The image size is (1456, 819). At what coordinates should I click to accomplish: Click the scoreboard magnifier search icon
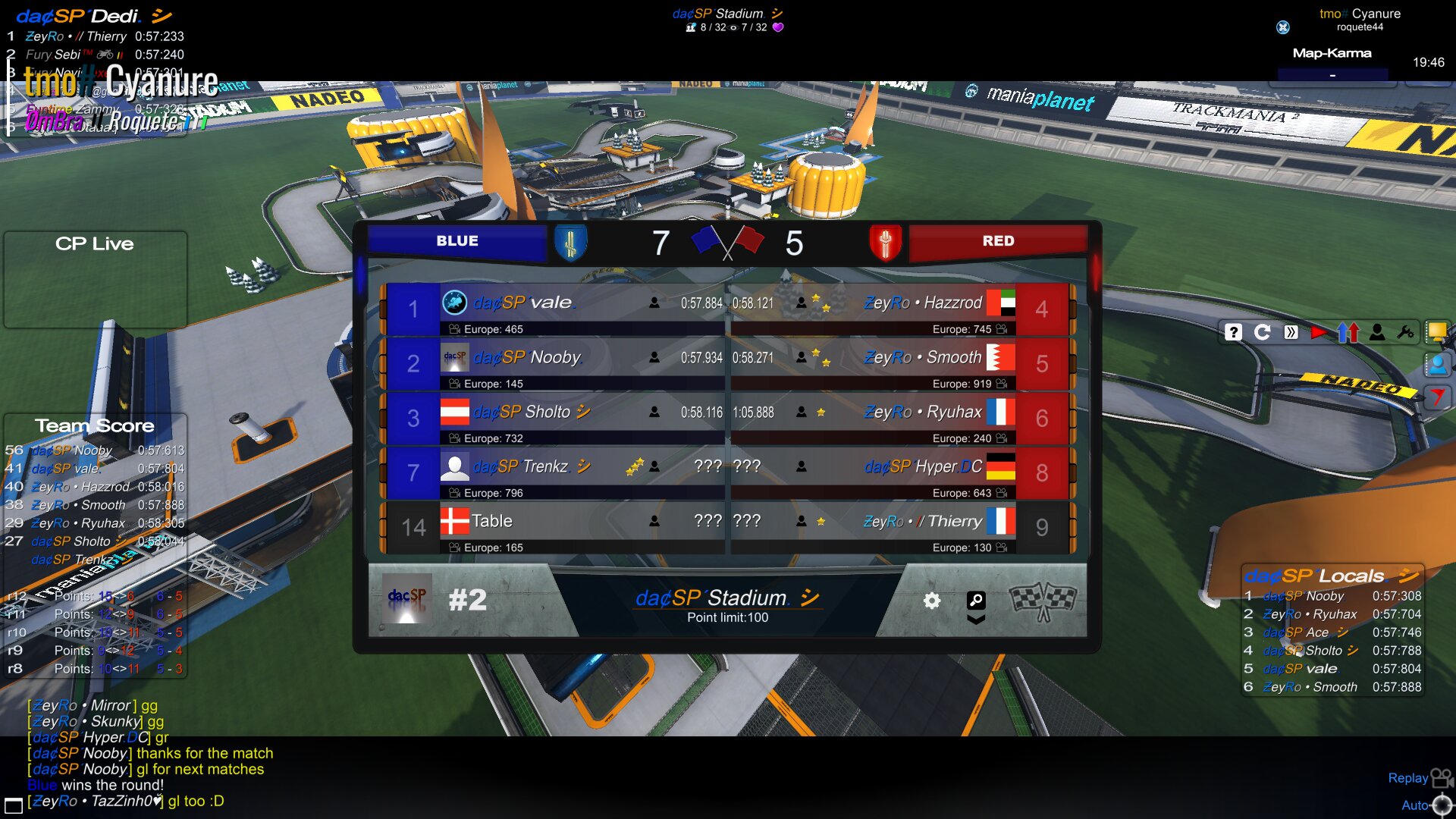(x=976, y=601)
